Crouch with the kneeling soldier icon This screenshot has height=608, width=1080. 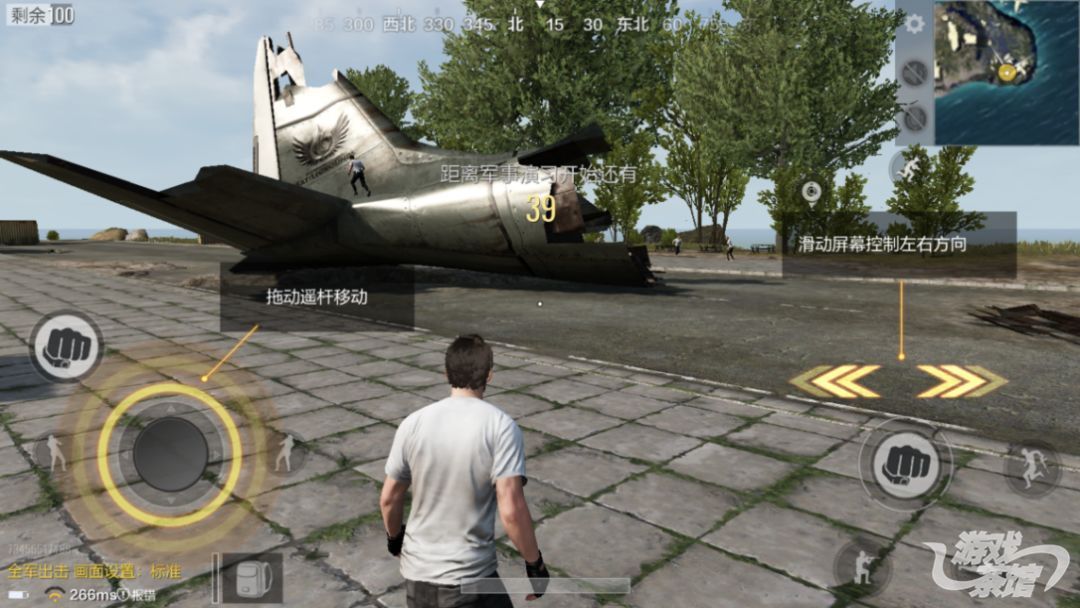point(861,567)
